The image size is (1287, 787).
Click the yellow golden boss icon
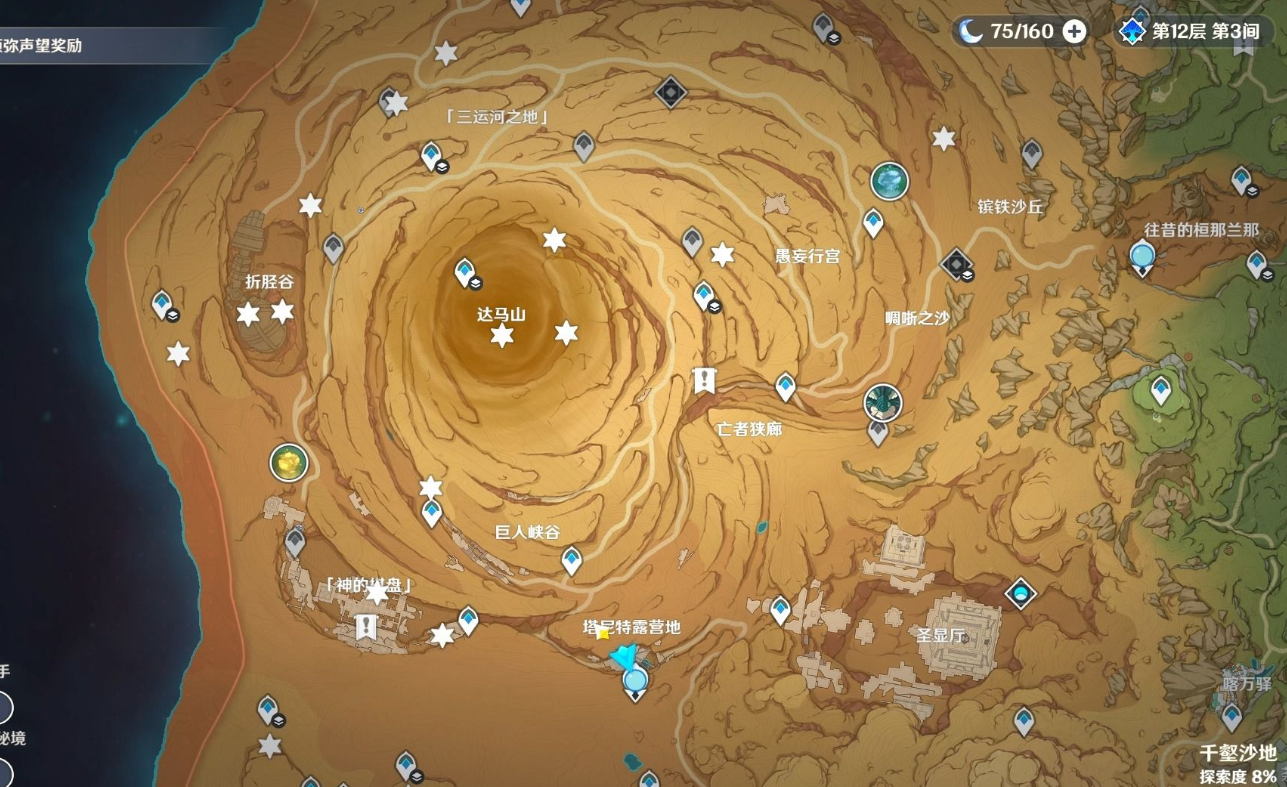(288, 462)
